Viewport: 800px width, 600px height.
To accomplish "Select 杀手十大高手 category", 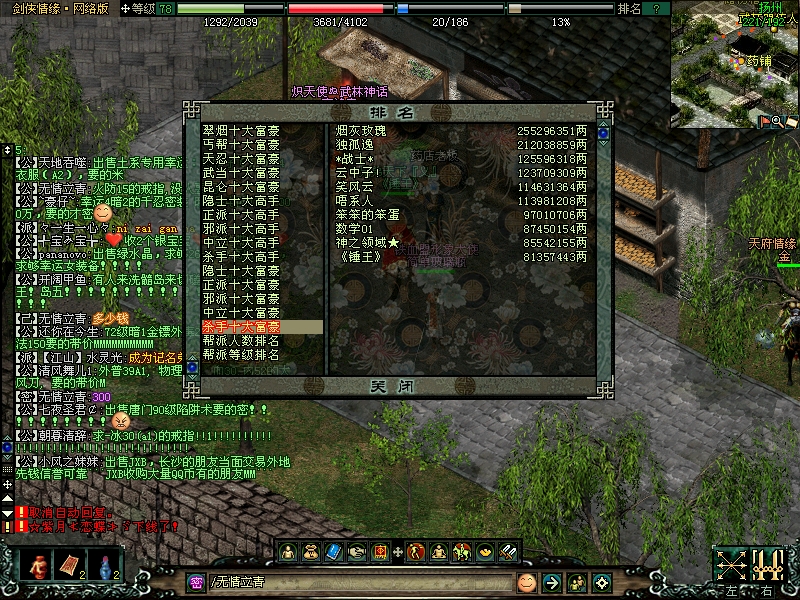I will click(x=241, y=257).
